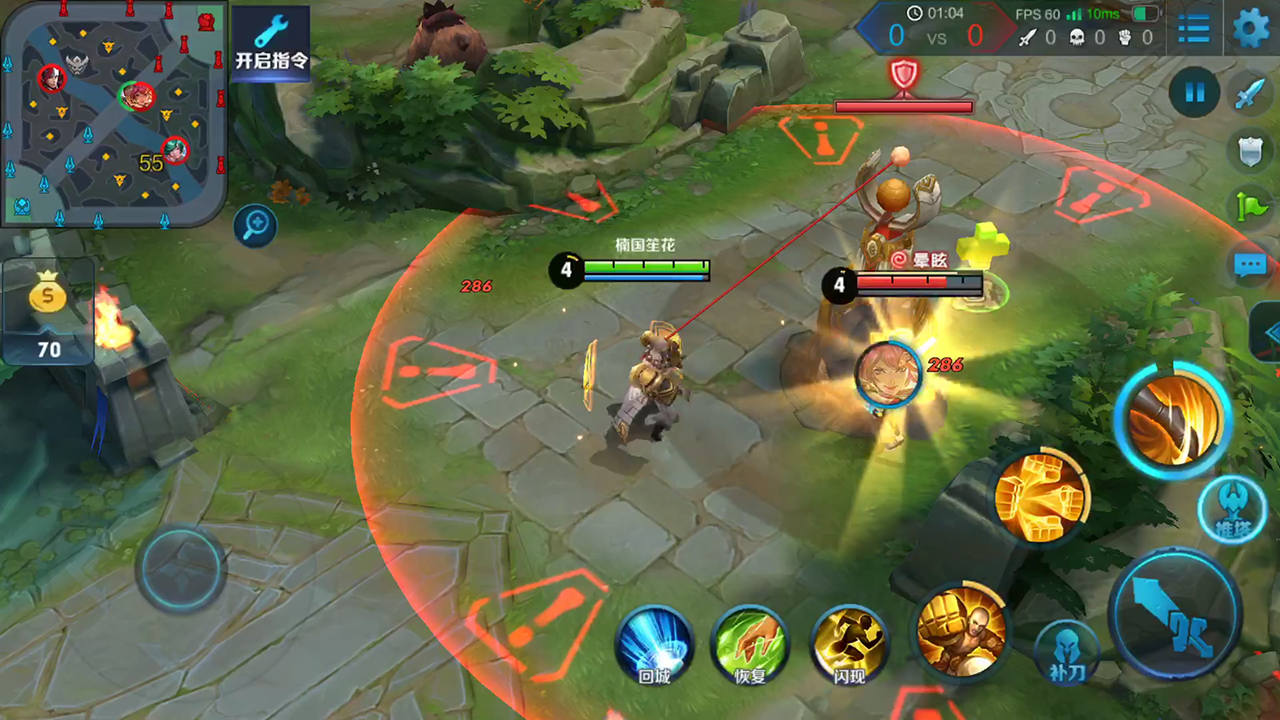Open the scoreboard list icon
The image size is (1280, 720).
coord(1193,28)
